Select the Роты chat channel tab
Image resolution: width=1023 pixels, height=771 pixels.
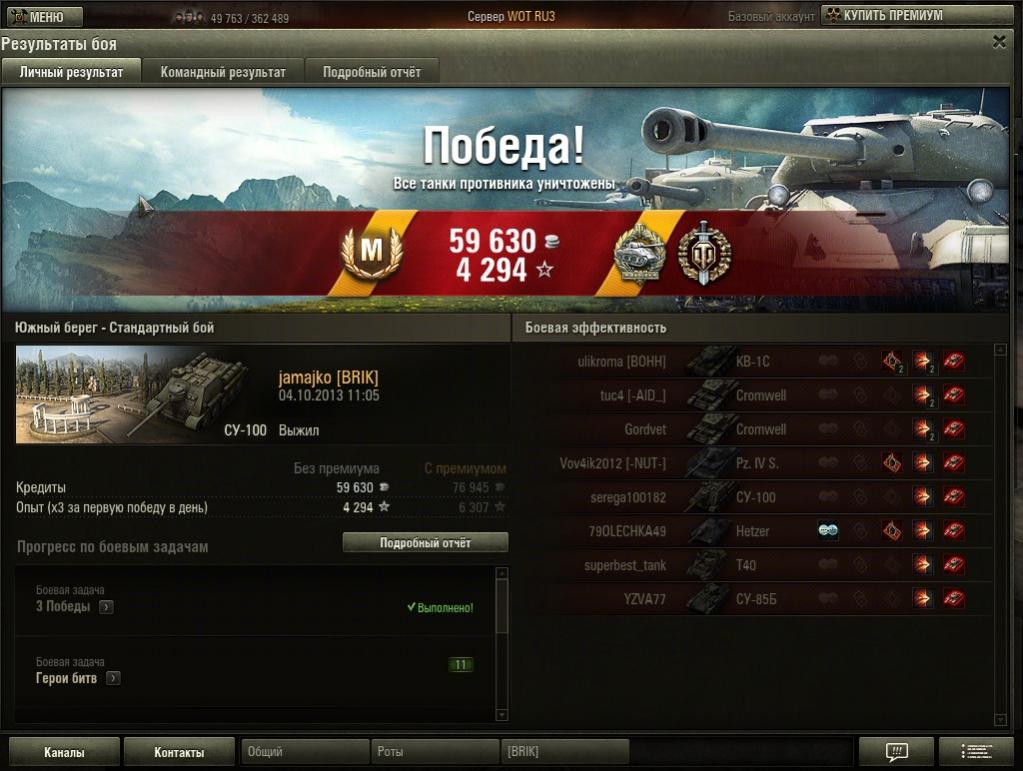coord(434,752)
